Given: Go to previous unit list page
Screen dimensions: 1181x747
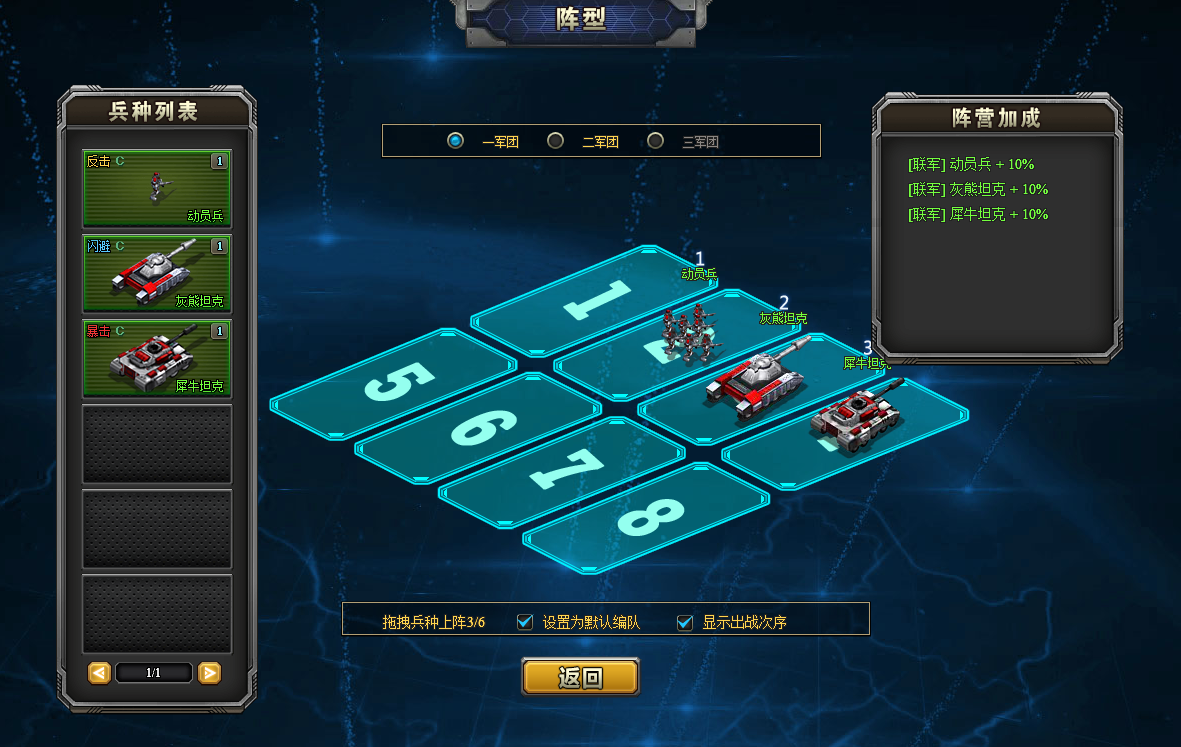Looking at the screenshot, I should 99,673.
